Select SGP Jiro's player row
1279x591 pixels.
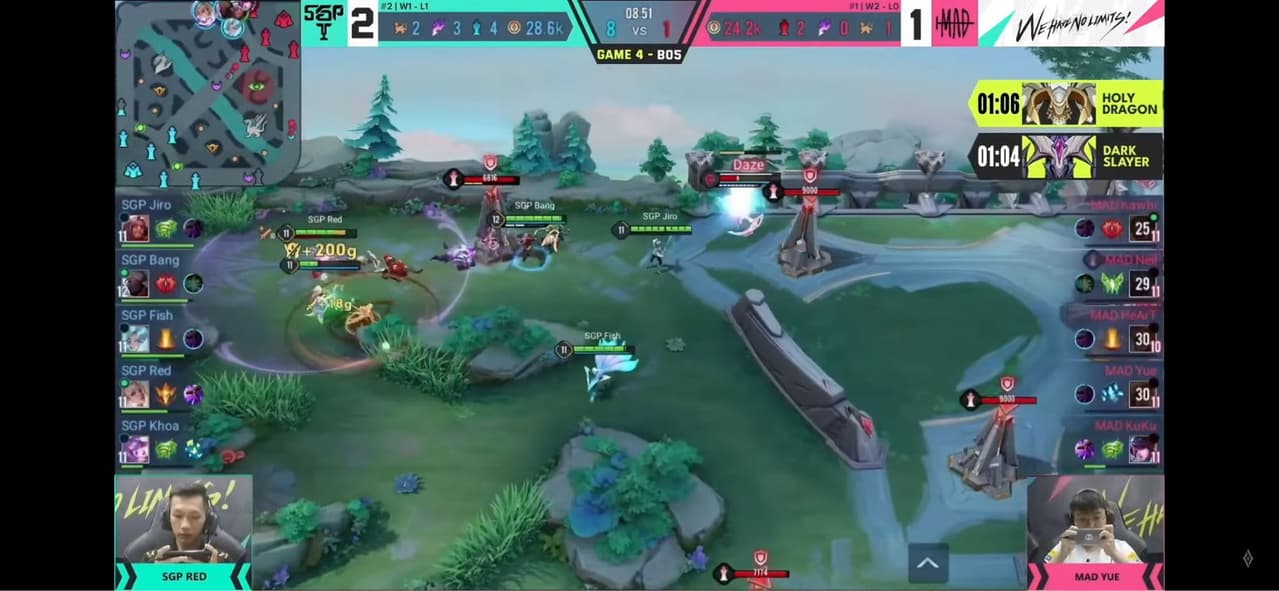pos(160,219)
